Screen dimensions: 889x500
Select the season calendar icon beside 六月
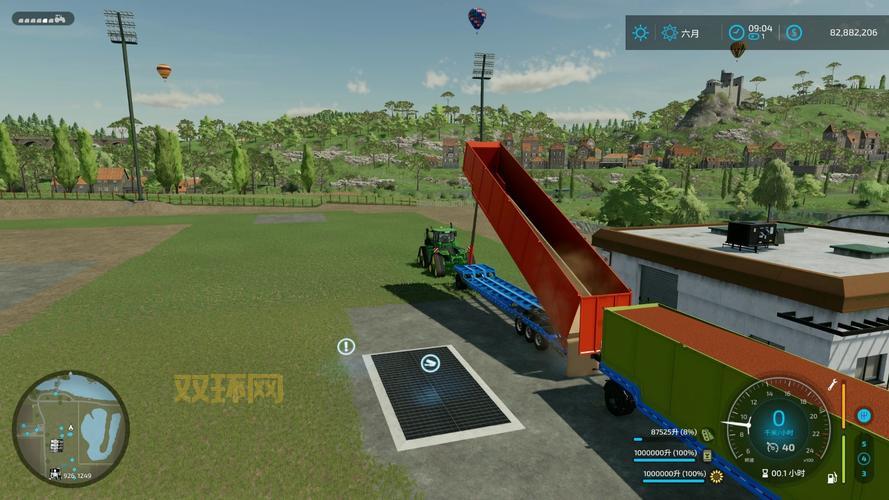tap(669, 33)
